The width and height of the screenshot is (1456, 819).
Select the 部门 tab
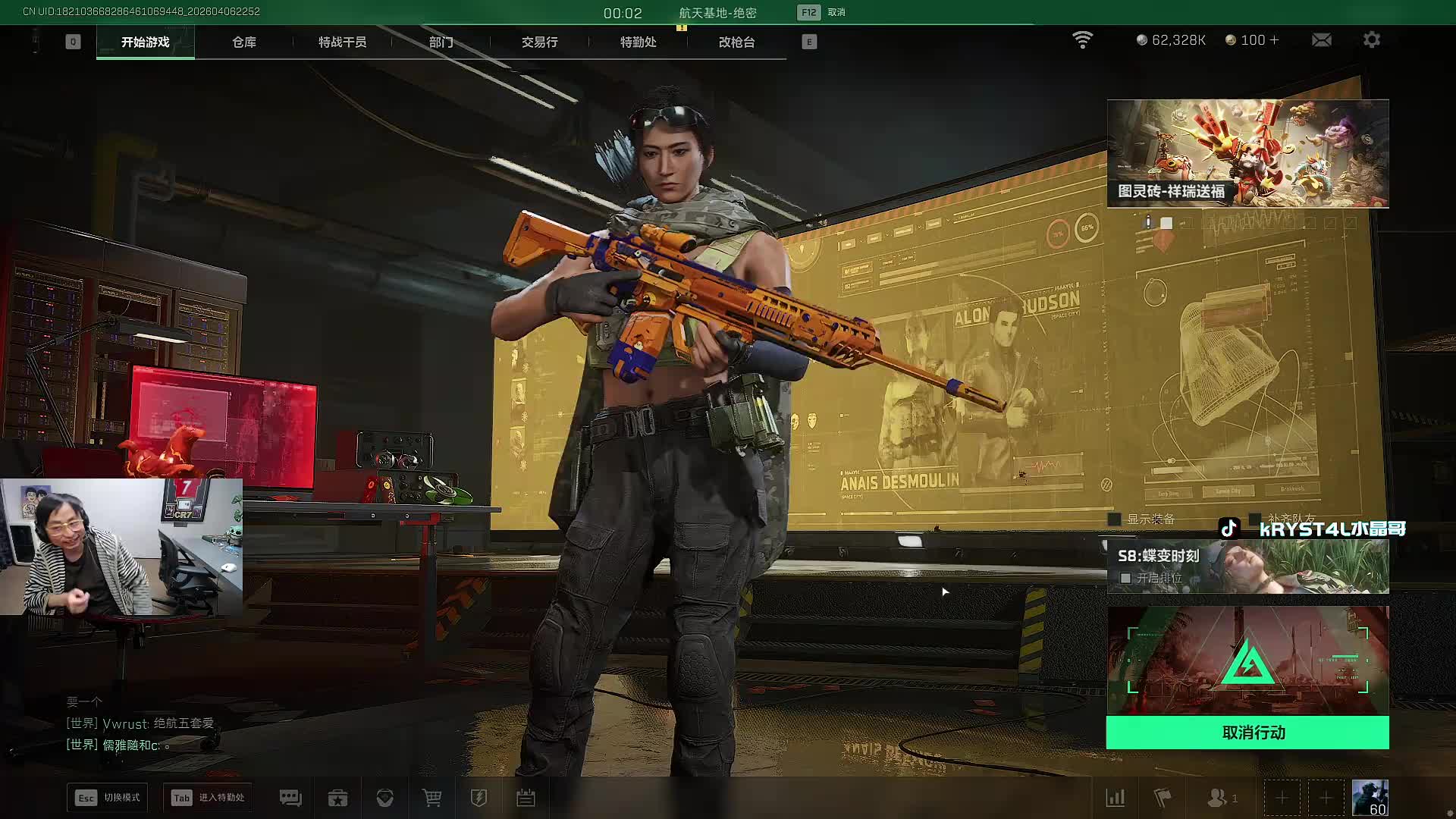[441, 42]
